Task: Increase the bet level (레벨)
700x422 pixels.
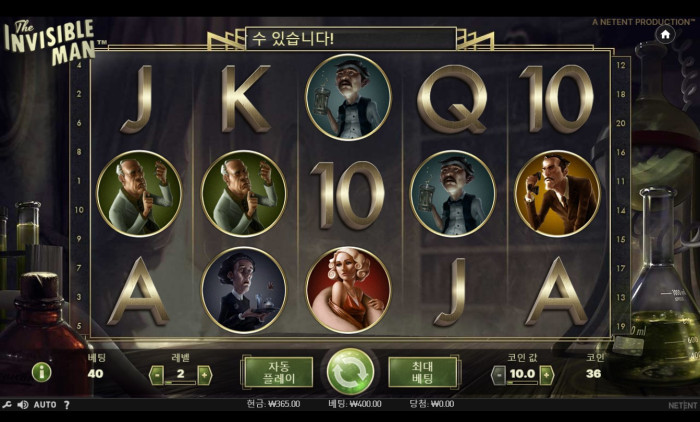Action: coord(205,375)
